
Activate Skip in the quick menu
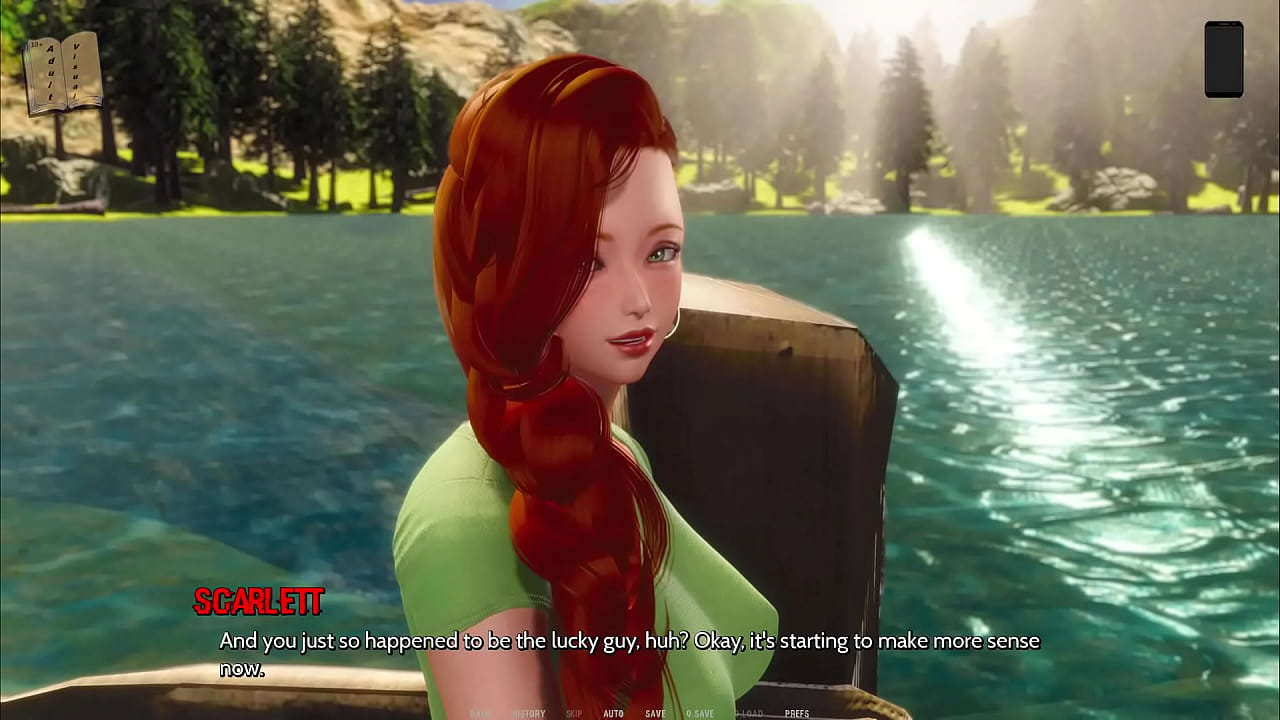574,714
